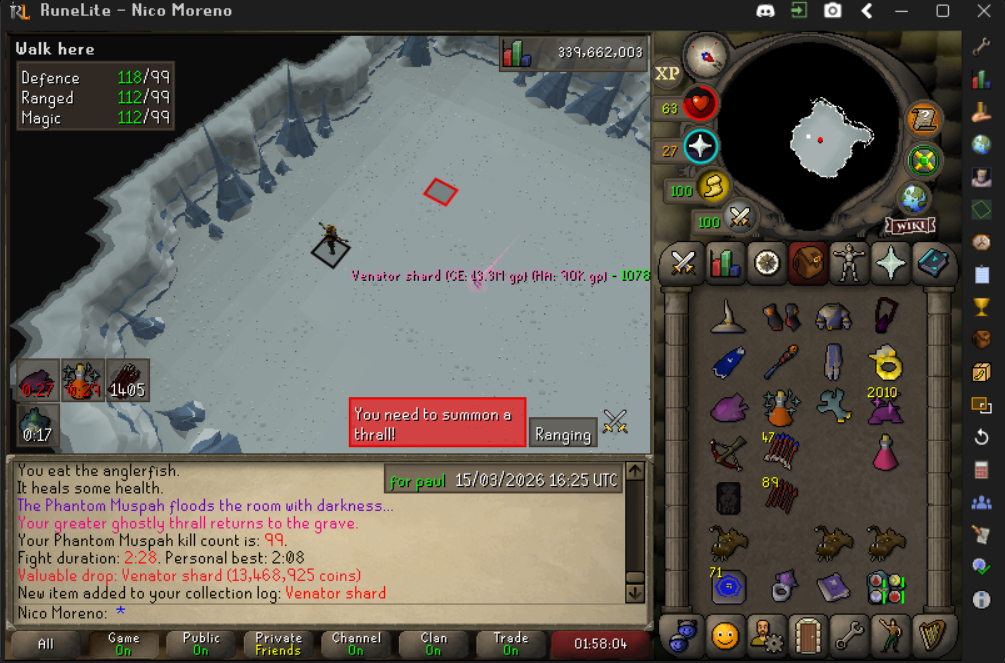The height and width of the screenshot is (663, 1005).
Task: Switch to the Skills tab
Action: [x=725, y=263]
